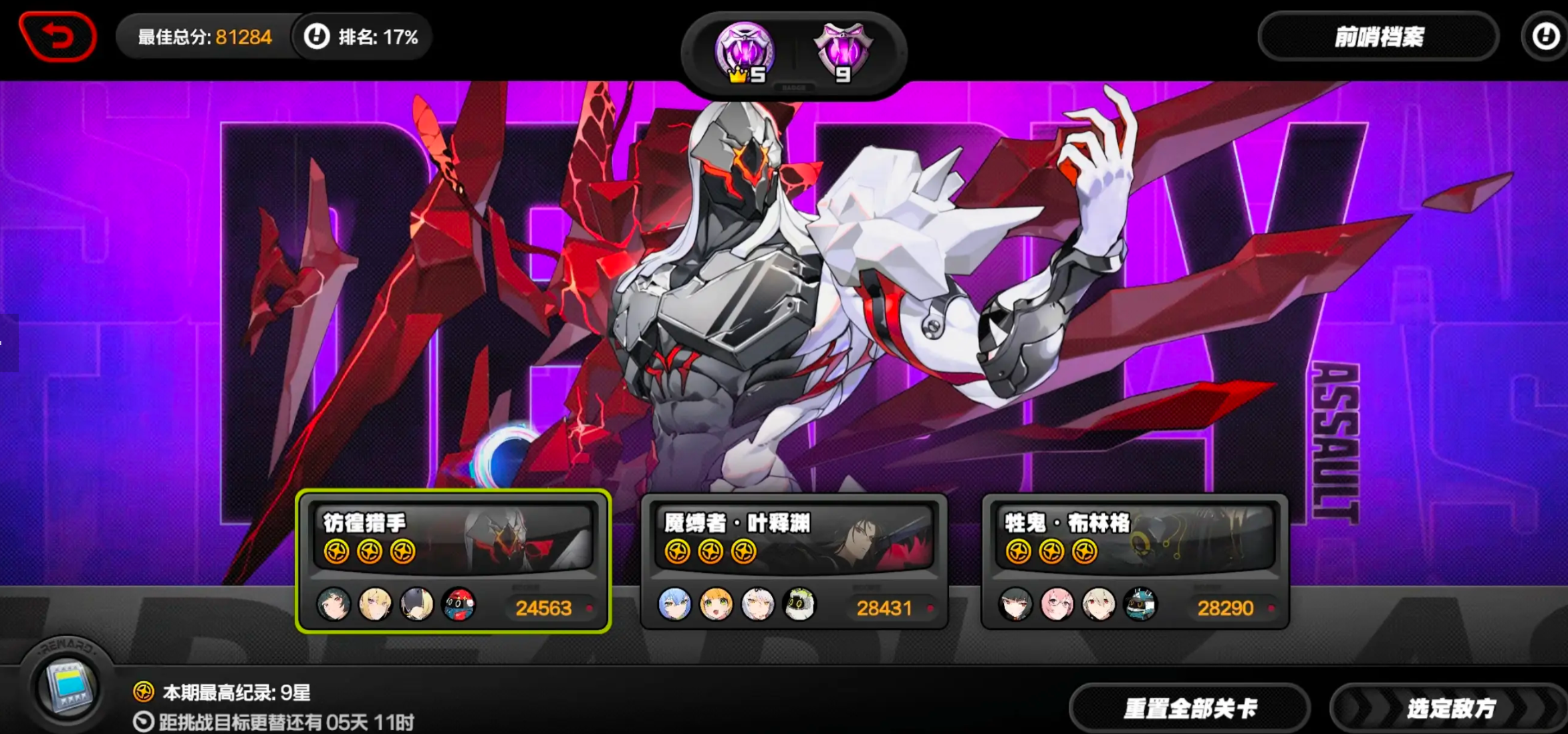The width and height of the screenshot is (1568, 734).
Task: Open the info icon in top-right corner
Action: pos(1545,37)
